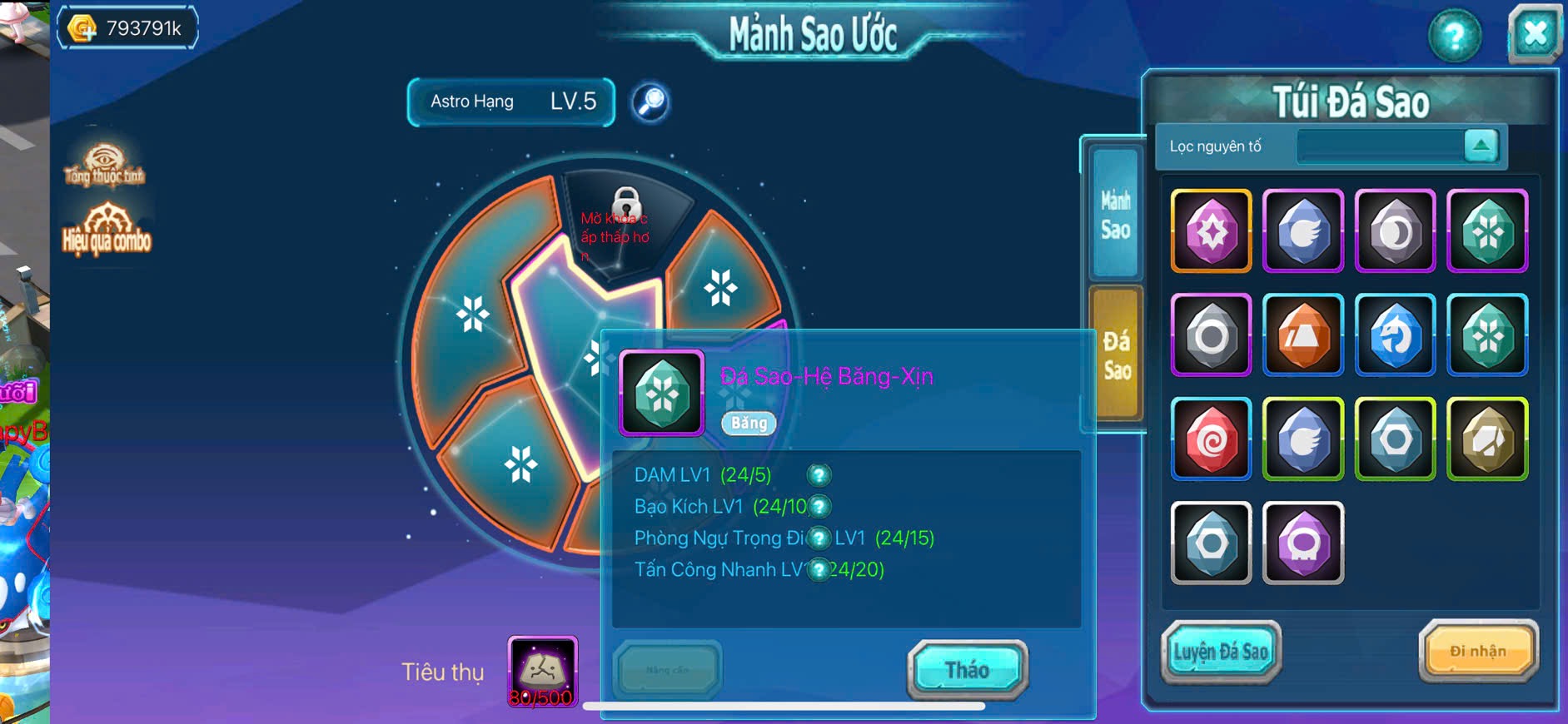
Task: Select the orange-framed pink star stone
Action: coord(1211,231)
